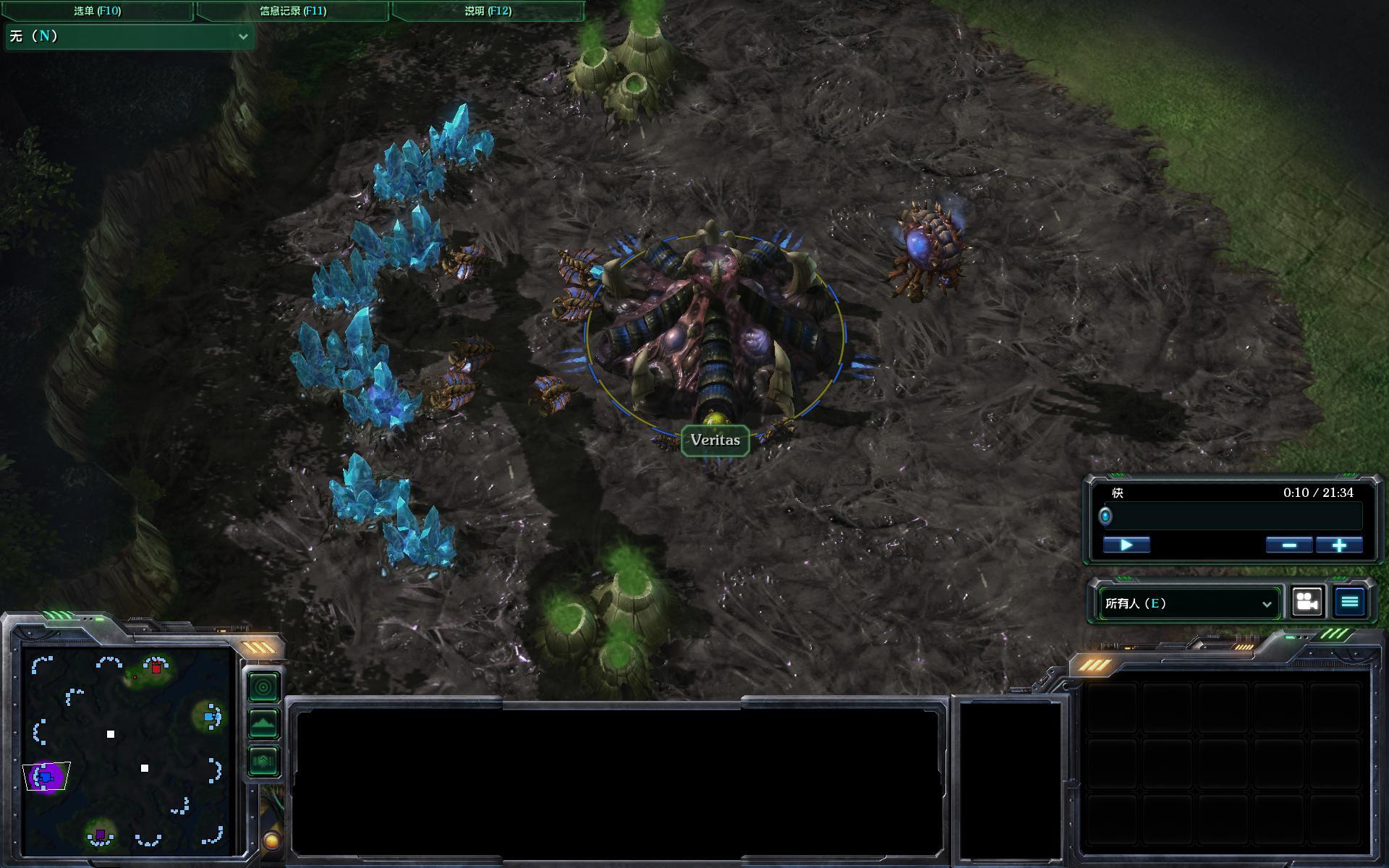This screenshot has height=868, width=1389.
Task: Toggle the minimap terrain mountain button
Action: (263, 723)
